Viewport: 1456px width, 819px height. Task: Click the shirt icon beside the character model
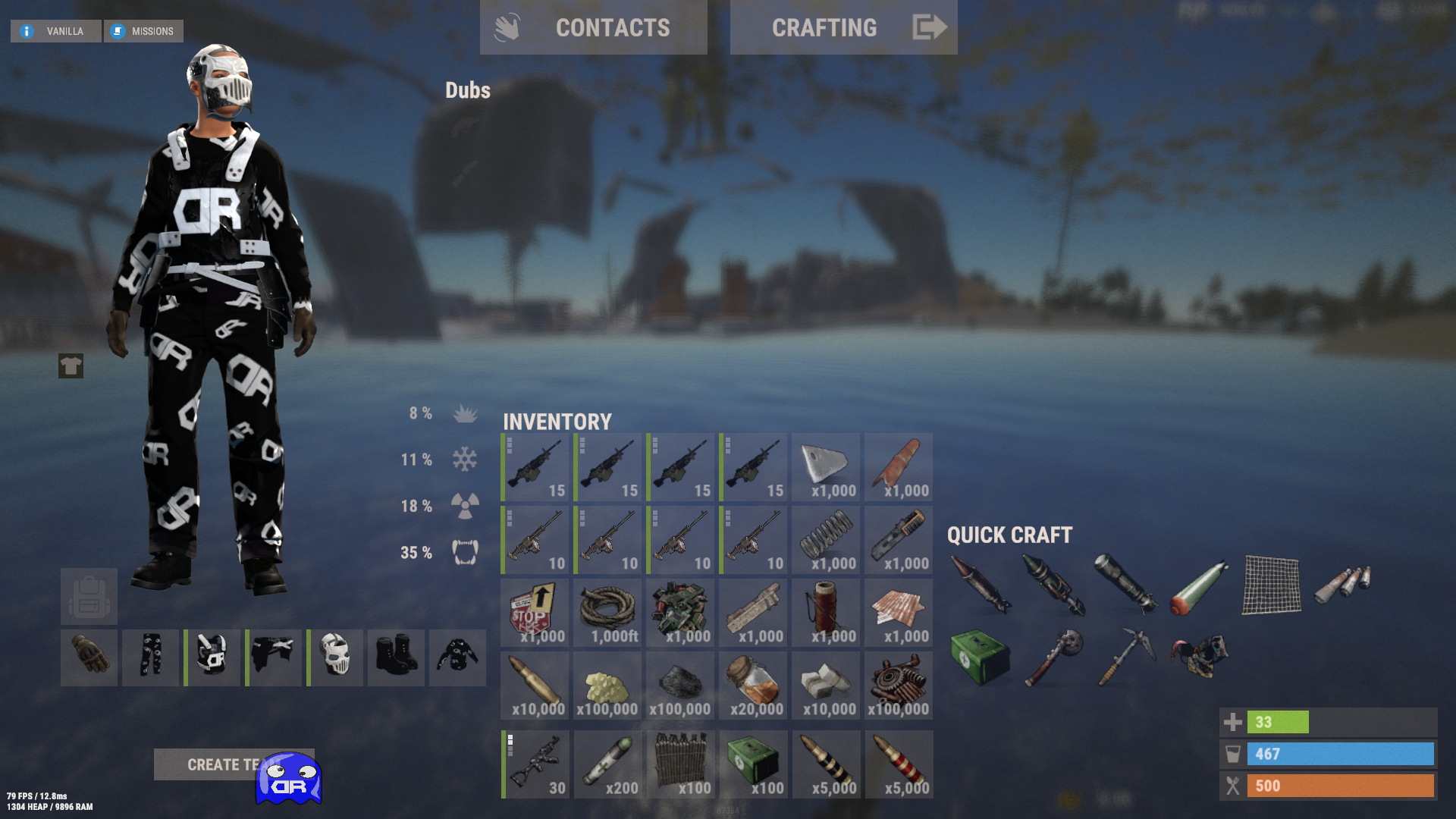coord(70,368)
